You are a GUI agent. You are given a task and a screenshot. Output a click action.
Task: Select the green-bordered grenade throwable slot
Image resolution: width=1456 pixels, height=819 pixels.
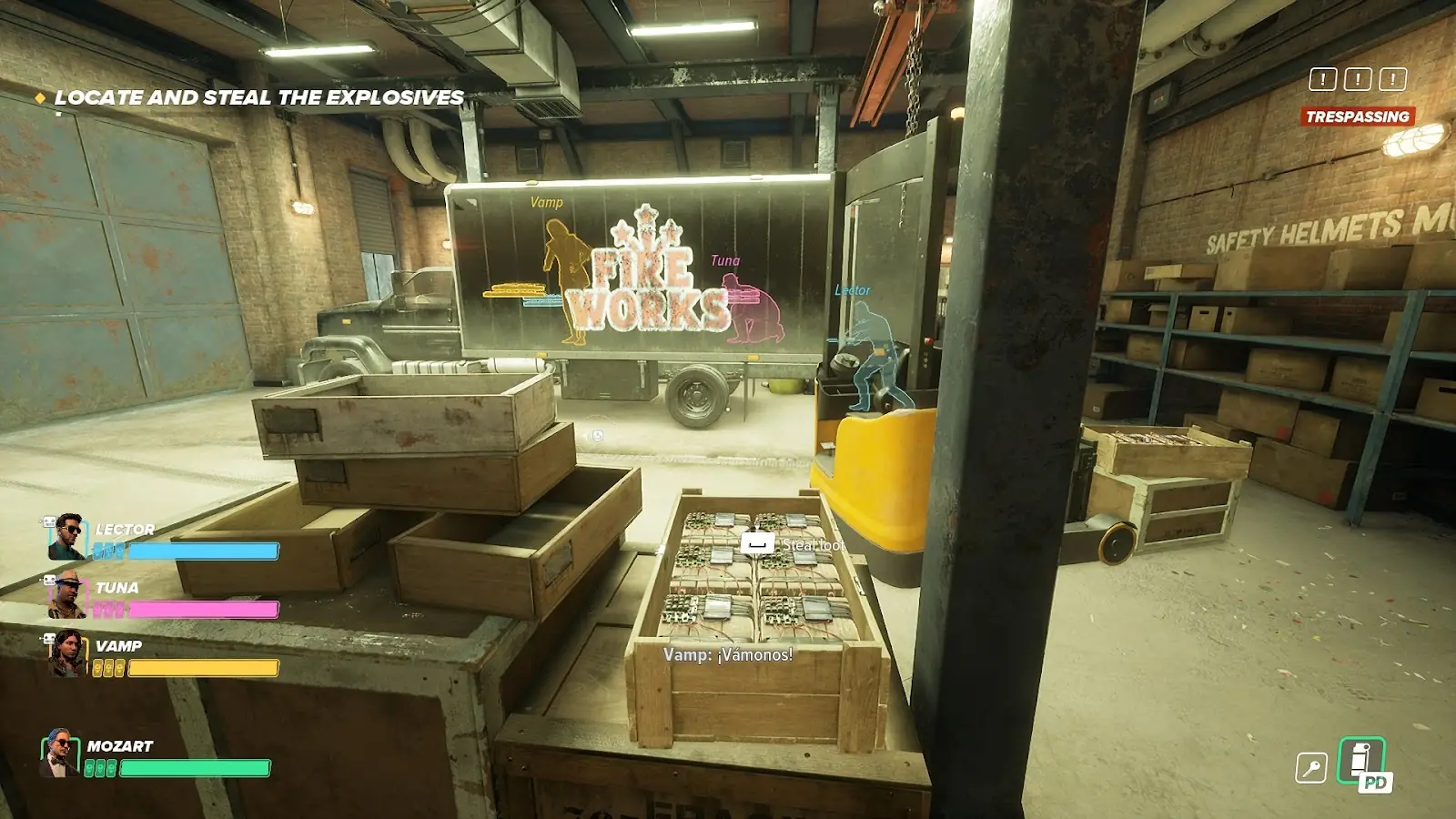tap(1361, 761)
